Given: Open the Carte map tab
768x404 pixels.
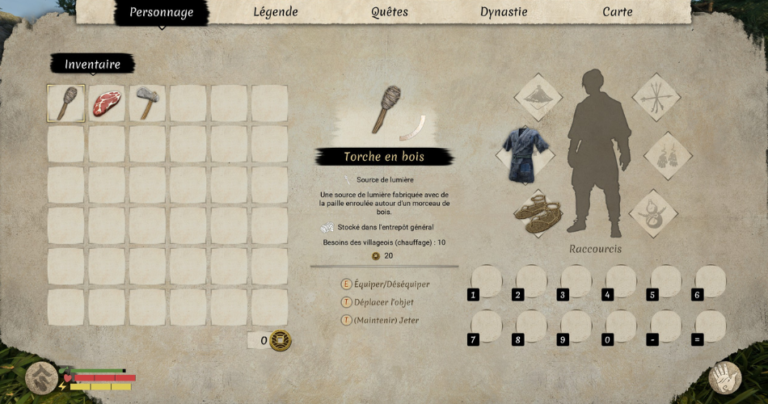Looking at the screenshot, I should tap(616, 13).
